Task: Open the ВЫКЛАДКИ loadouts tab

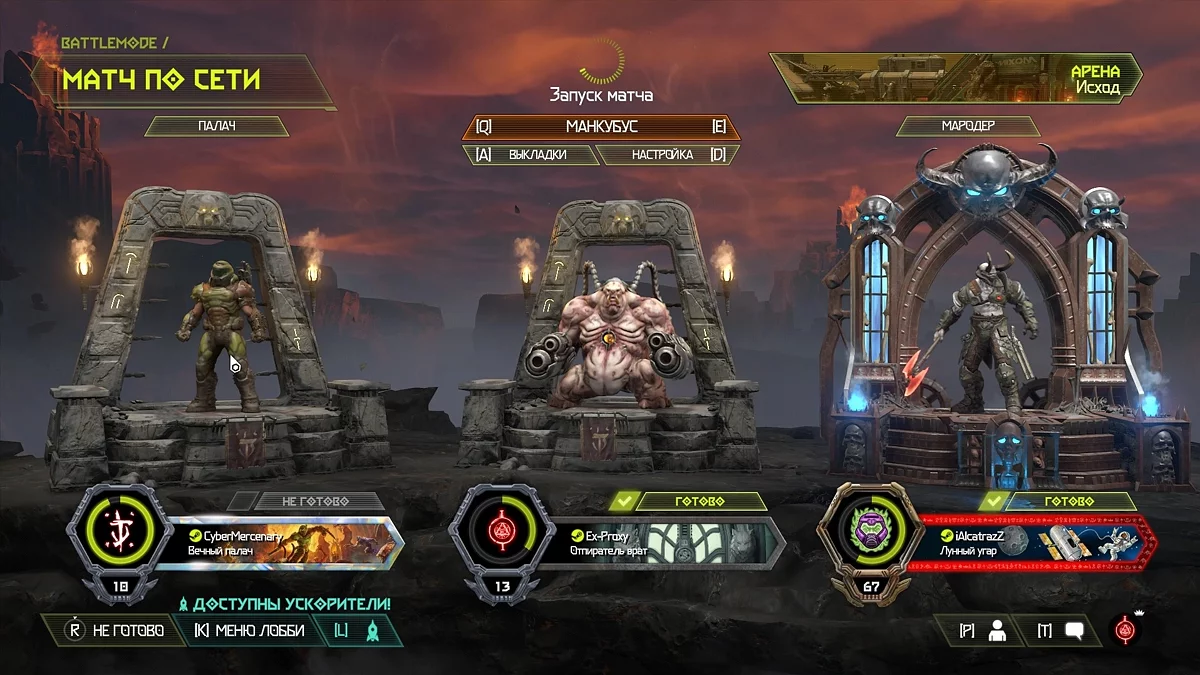Action: (x=527, y=155)
